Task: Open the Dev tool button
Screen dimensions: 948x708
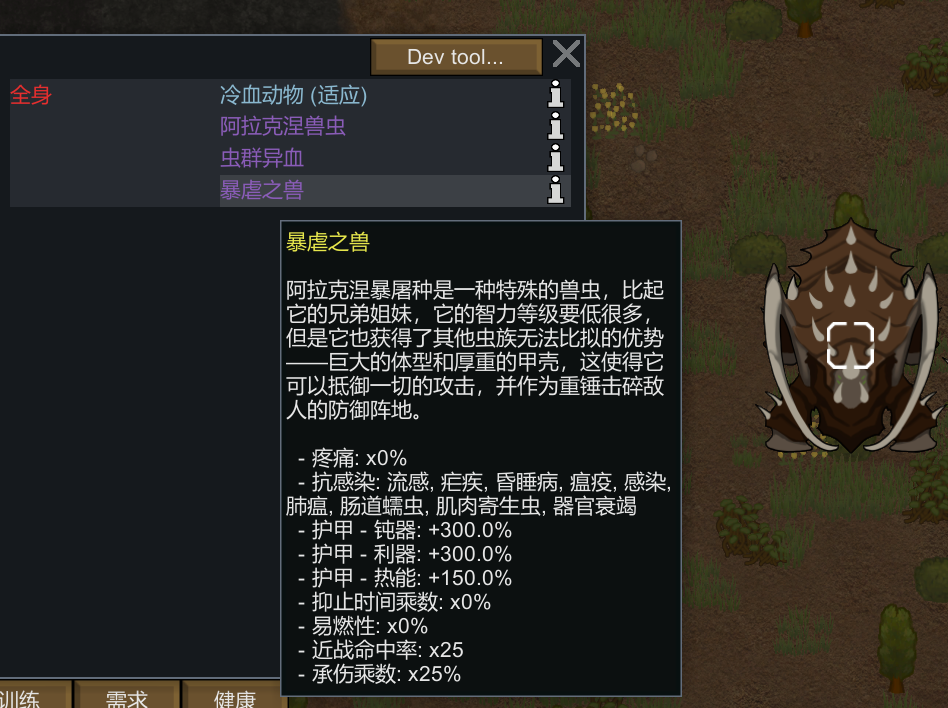Action: pyautogui.click(x=456, y=57)
